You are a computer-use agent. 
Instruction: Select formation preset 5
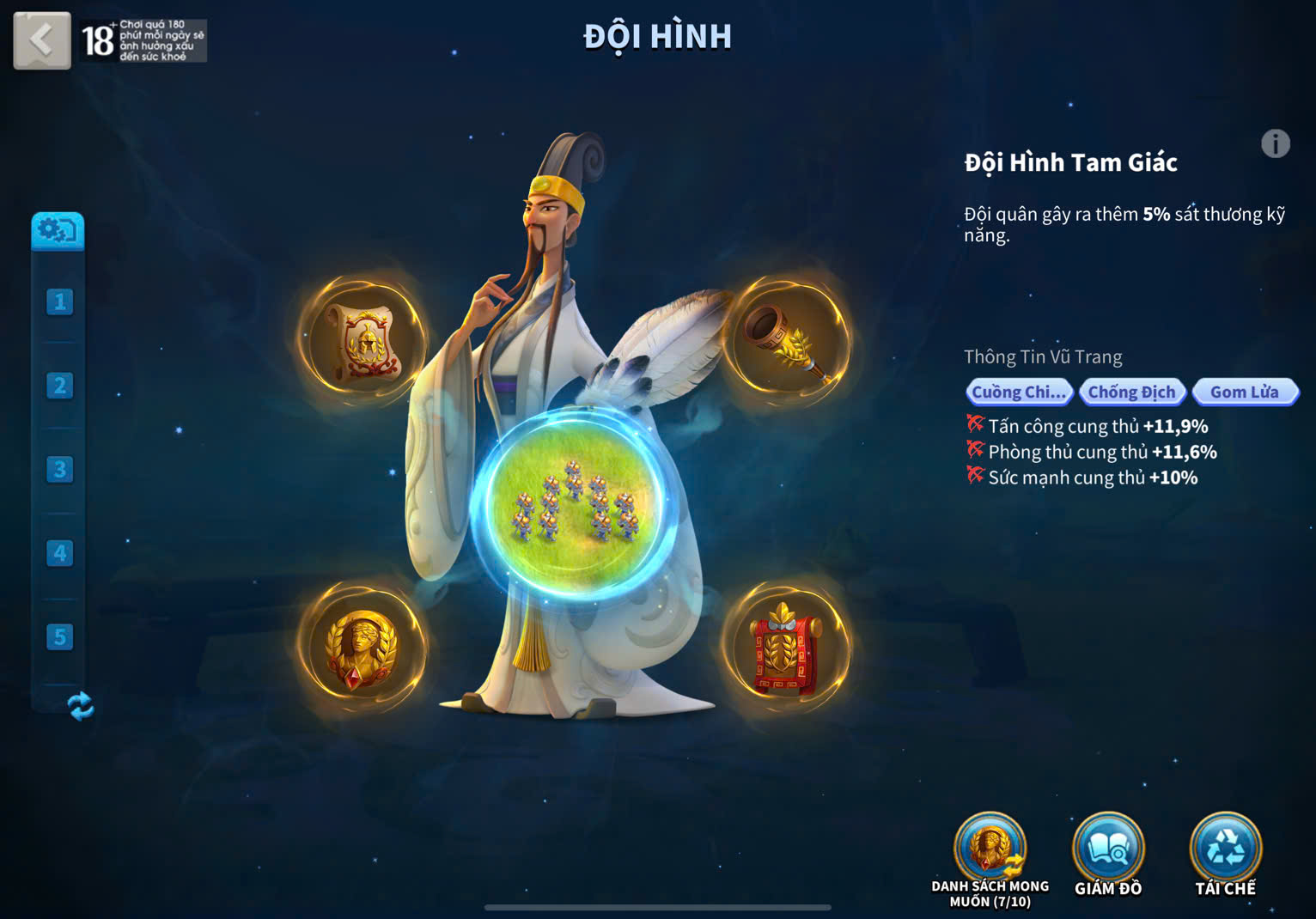click(x=59, y=637)
